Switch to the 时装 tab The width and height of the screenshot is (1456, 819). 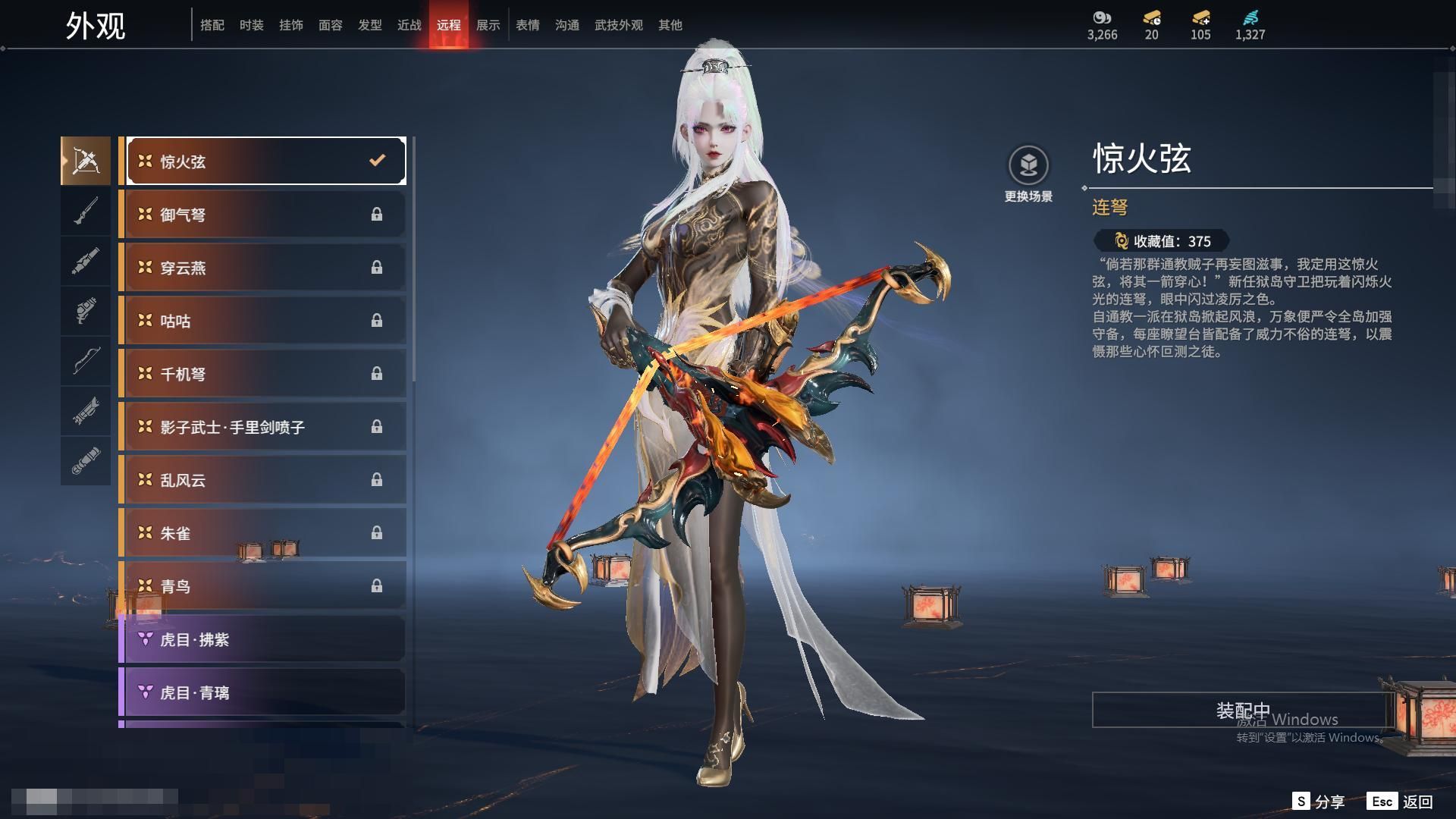[251, 25]
